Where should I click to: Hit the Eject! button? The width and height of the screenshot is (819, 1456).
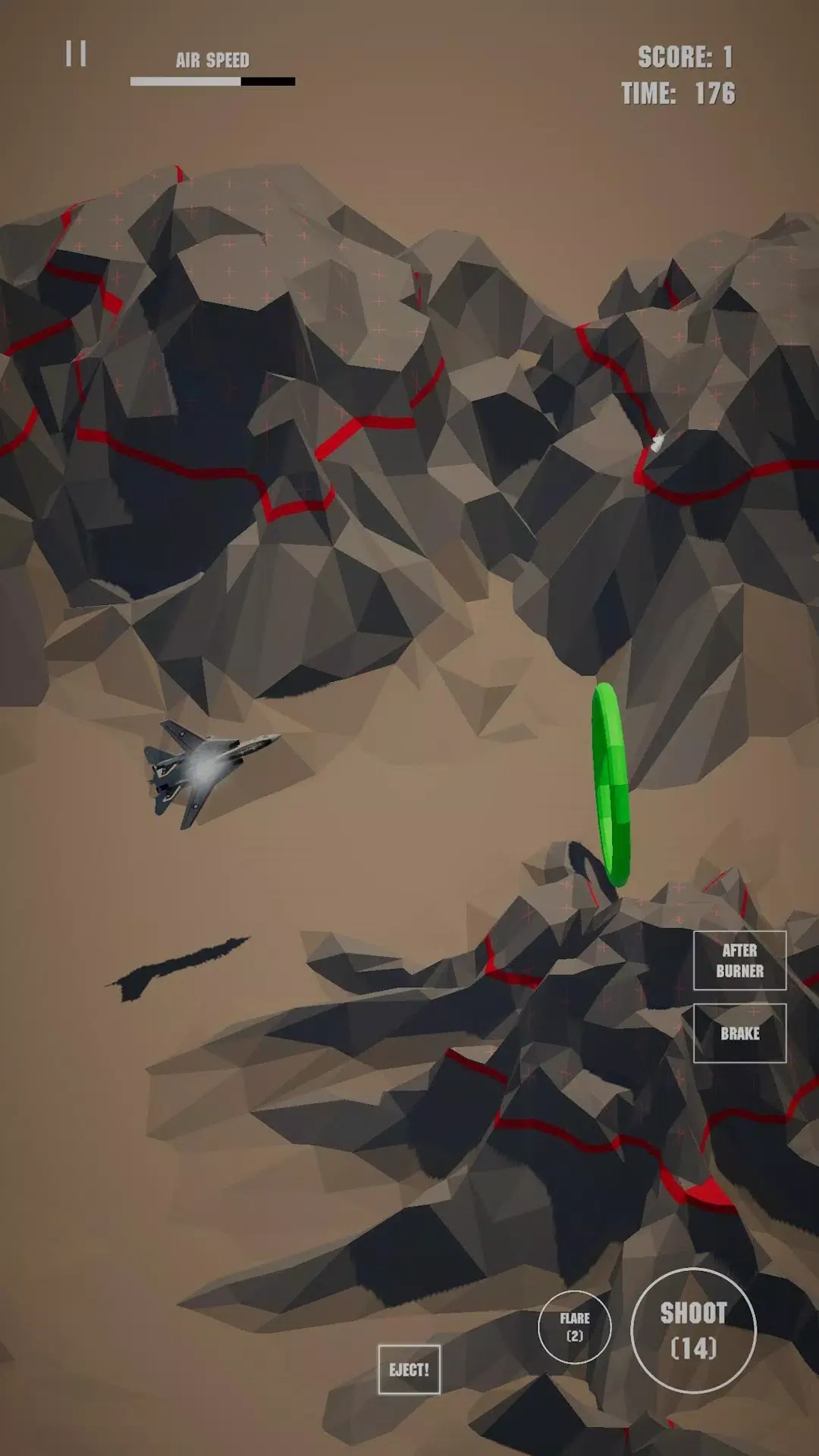coord(409,1370)
